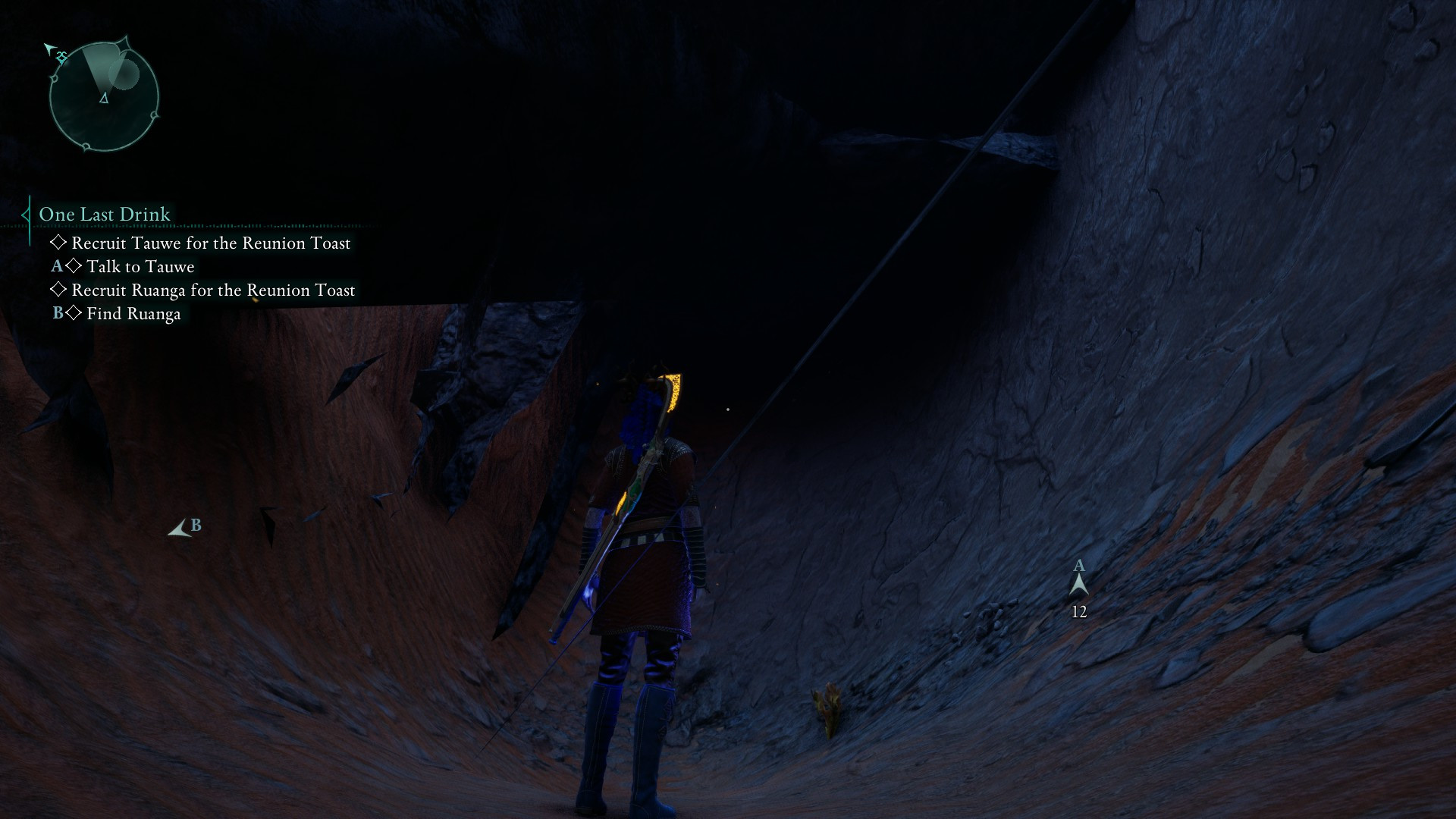This screenshot has width=1456, height=819.
Task: Select the Talk to Tauwe objective
Action: click(x=140, y=267)
